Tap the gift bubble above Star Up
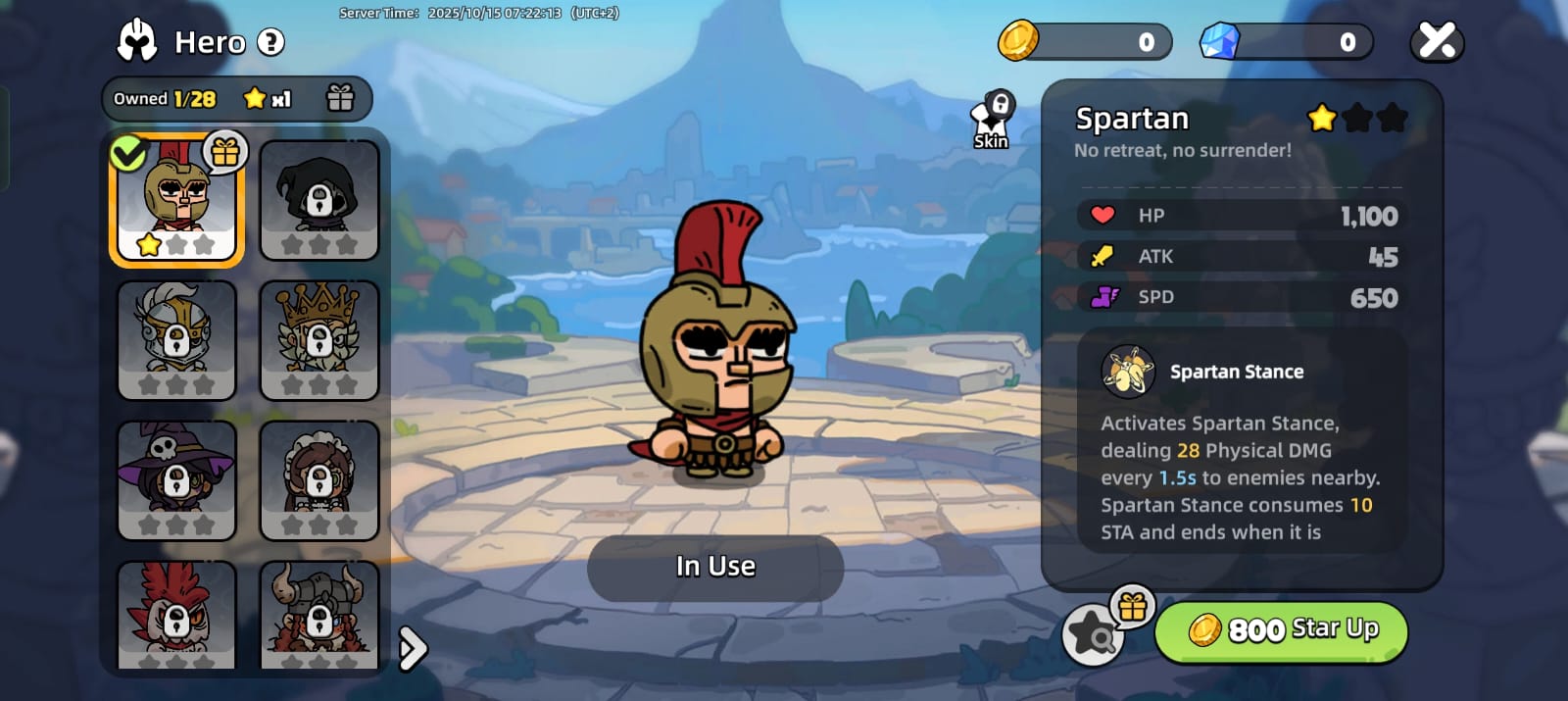This screenshot has width=1568, height=701. pyautogui.click(x=1133, y=606)
